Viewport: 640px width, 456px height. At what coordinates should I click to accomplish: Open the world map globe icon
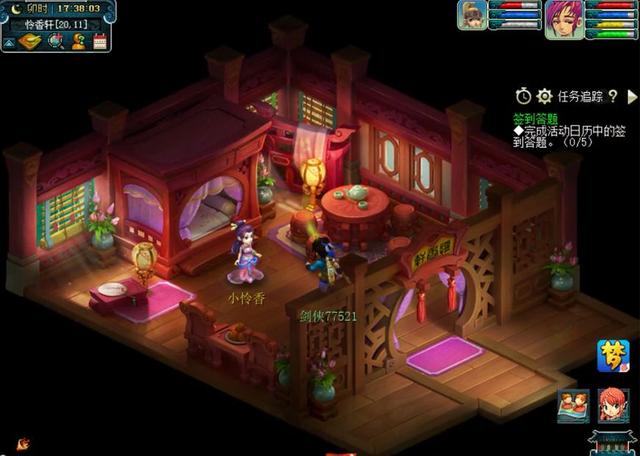coord(55,41)
